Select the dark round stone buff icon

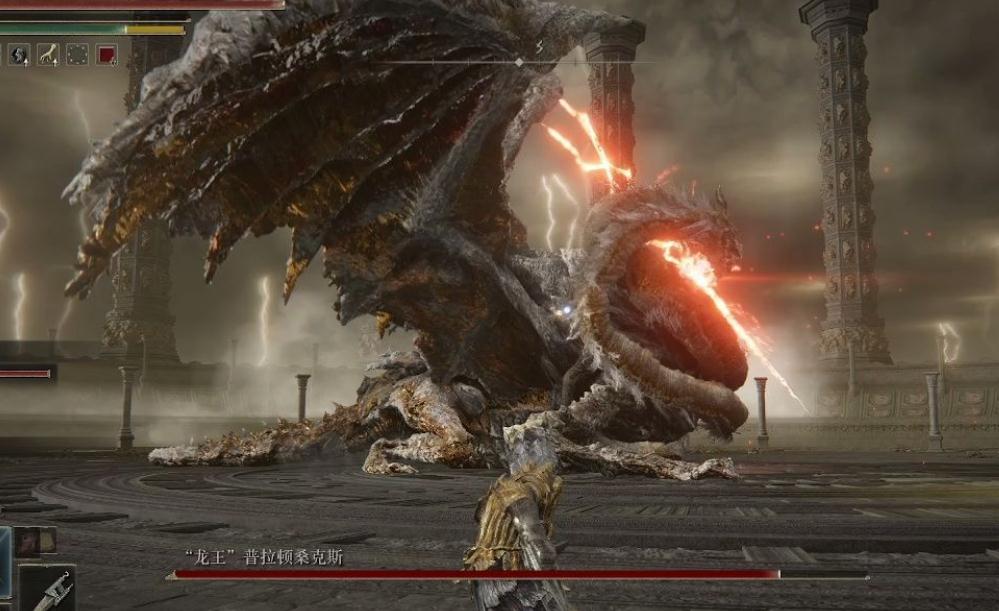(19, 54)
